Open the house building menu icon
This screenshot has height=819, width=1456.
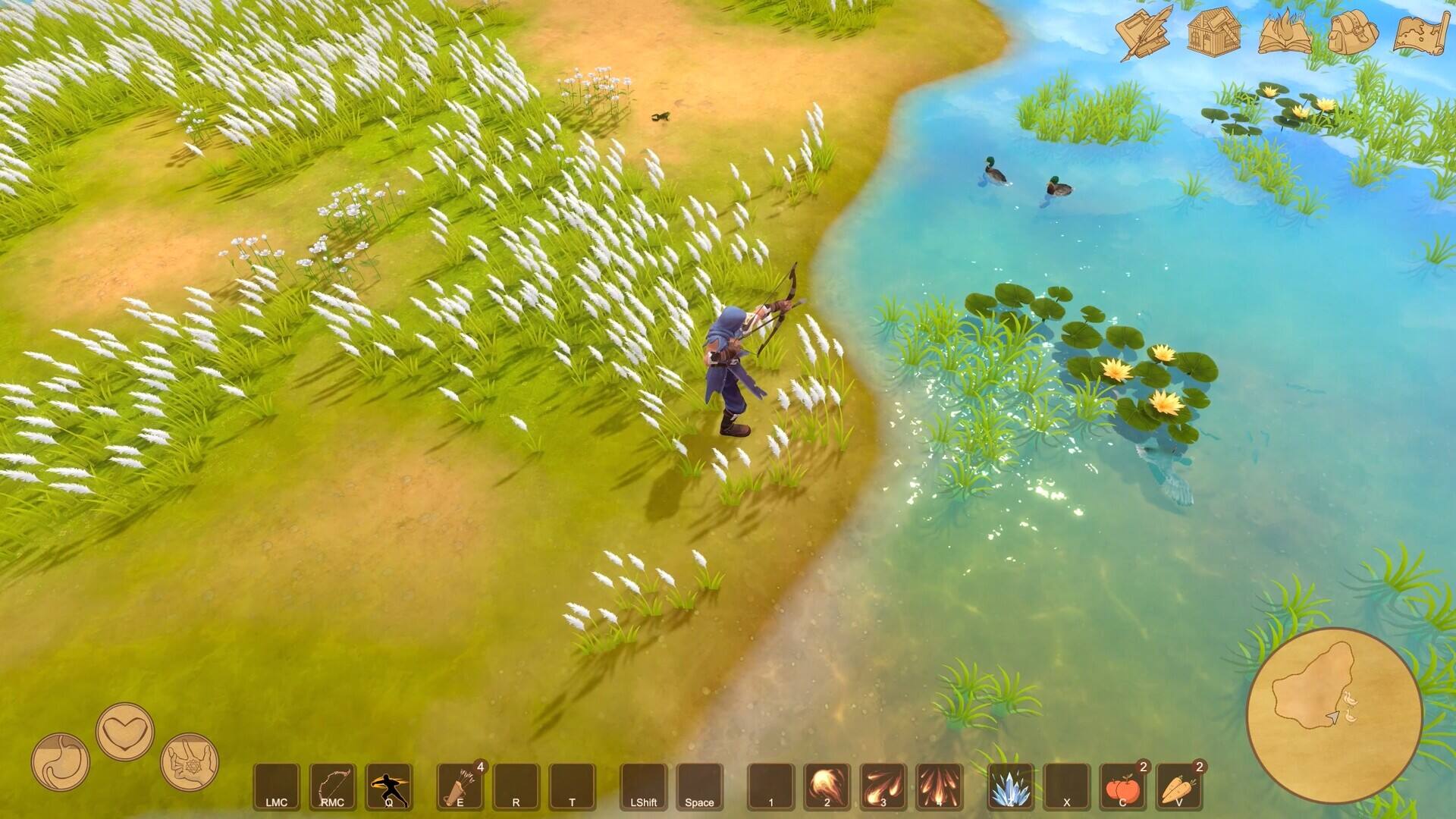(x=1213, y=32)
